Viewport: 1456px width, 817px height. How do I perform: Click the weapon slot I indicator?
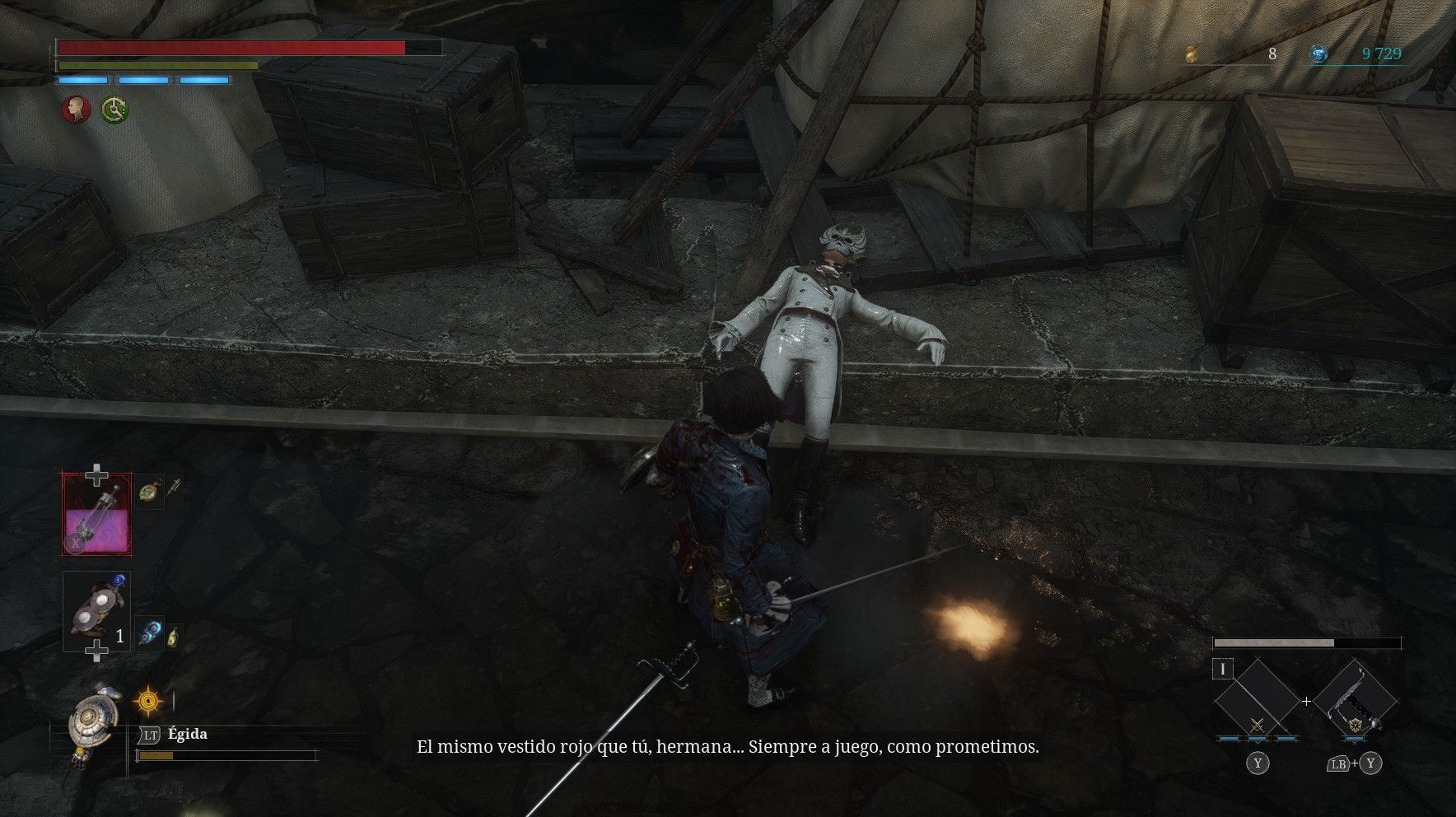pyautogui.click(x=1223, y=670)
